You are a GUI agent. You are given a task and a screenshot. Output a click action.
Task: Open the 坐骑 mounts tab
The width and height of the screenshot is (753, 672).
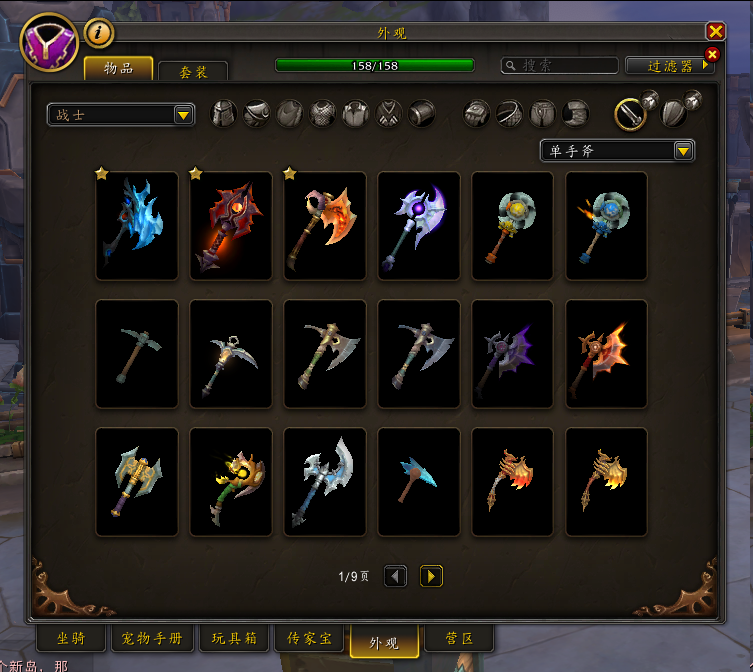click(70, 639)
